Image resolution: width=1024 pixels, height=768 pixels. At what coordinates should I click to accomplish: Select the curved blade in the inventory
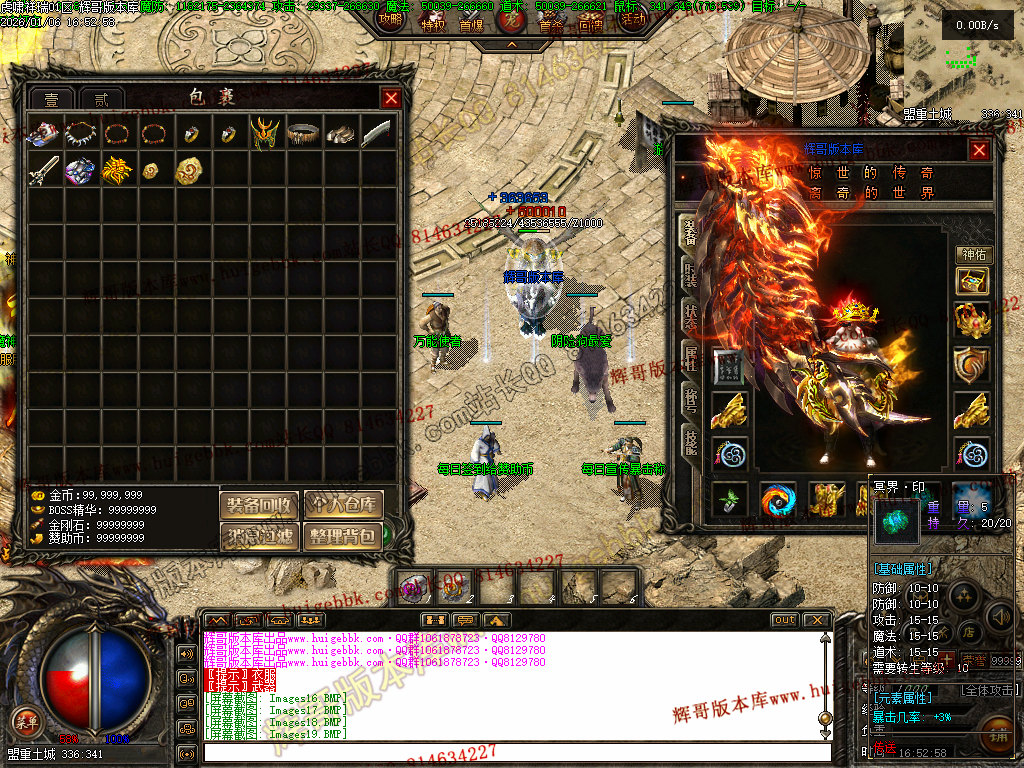coord(377,133)
